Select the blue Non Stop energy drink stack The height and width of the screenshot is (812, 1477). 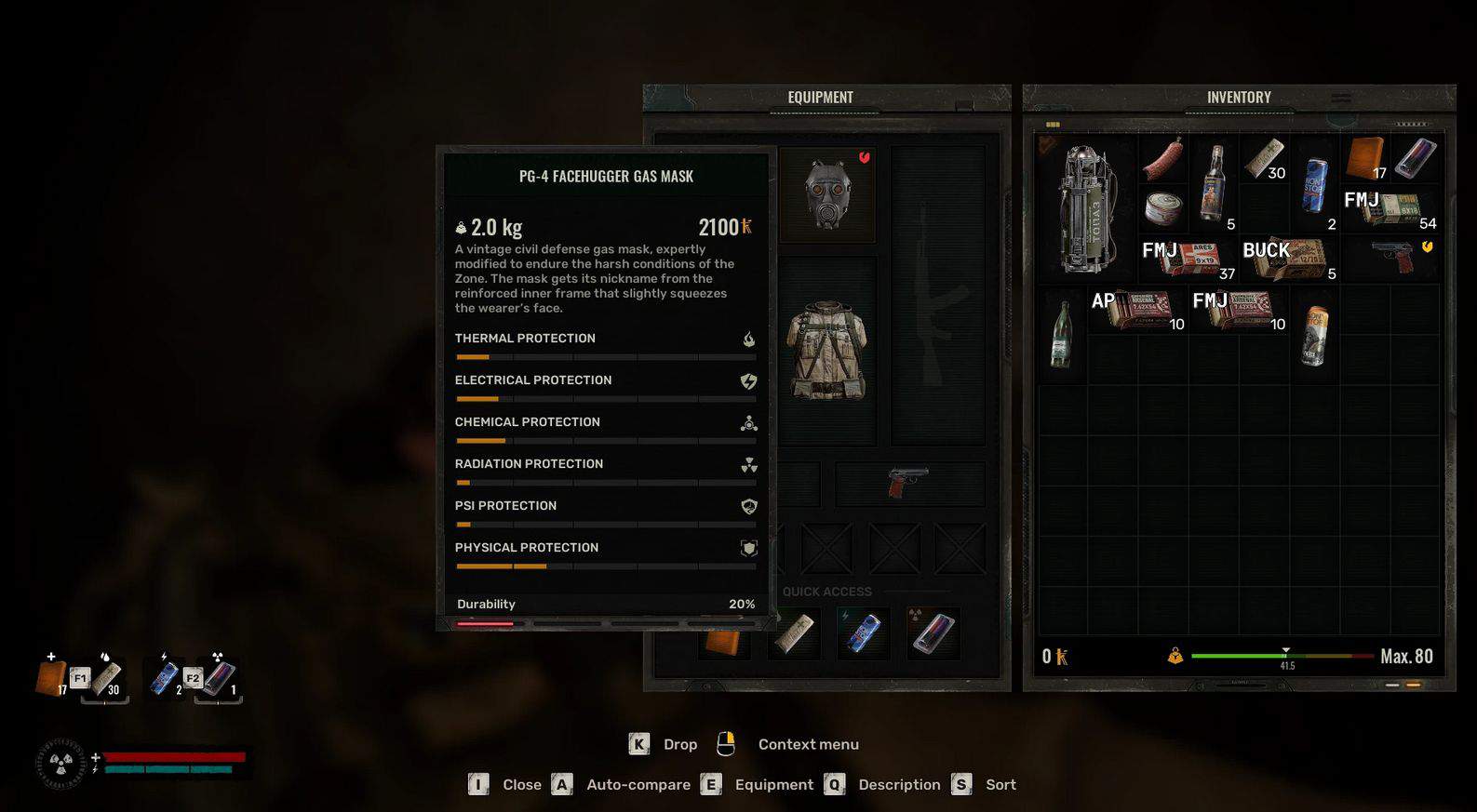point(1314,183)
